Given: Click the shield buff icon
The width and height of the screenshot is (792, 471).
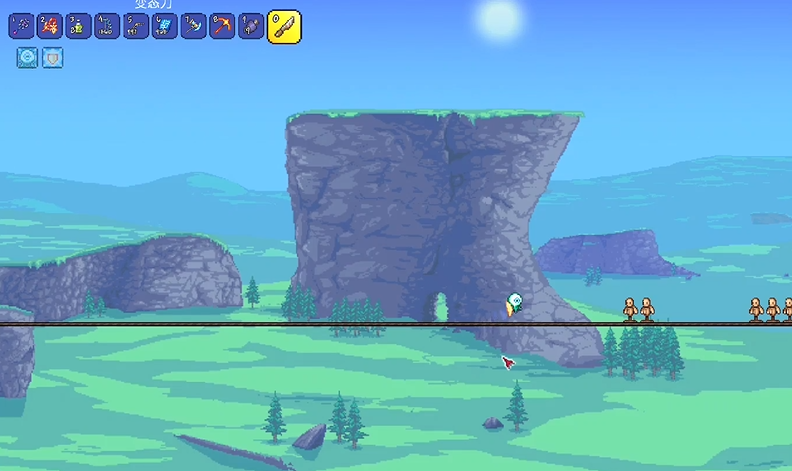Looking at the screenshot, I should click(52, 58).
